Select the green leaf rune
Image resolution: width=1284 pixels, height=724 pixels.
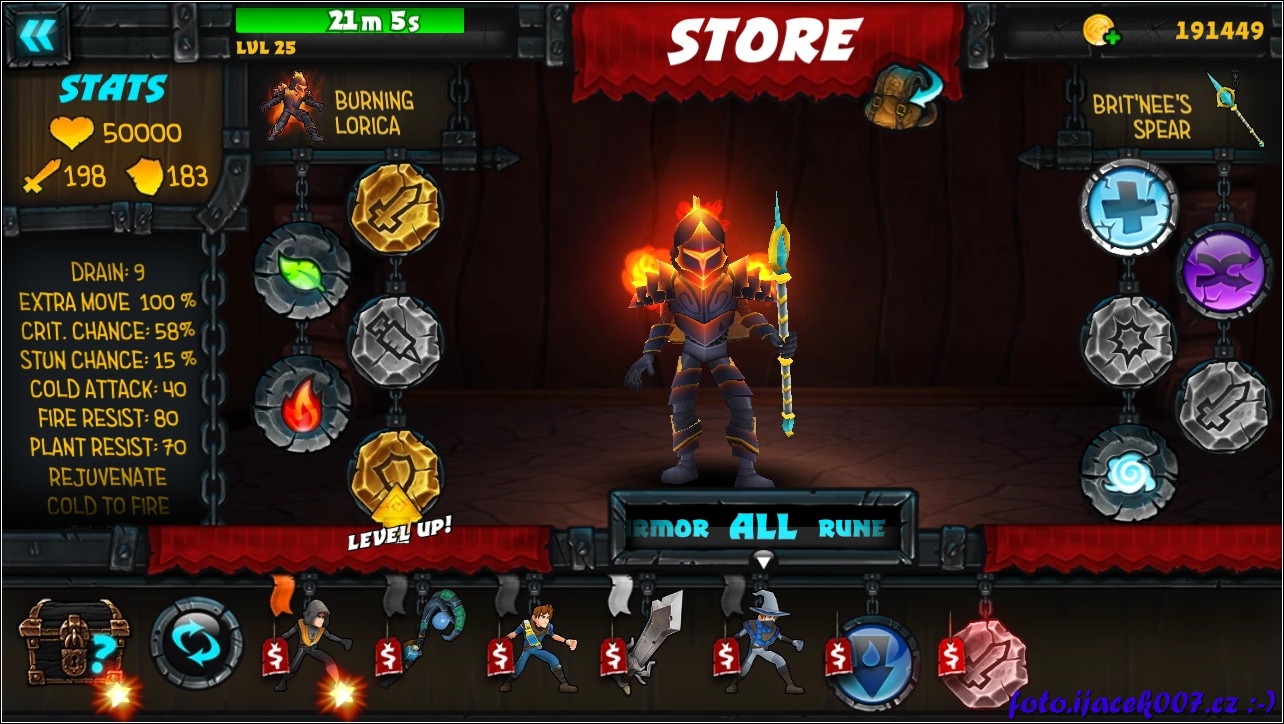(302, 271)
